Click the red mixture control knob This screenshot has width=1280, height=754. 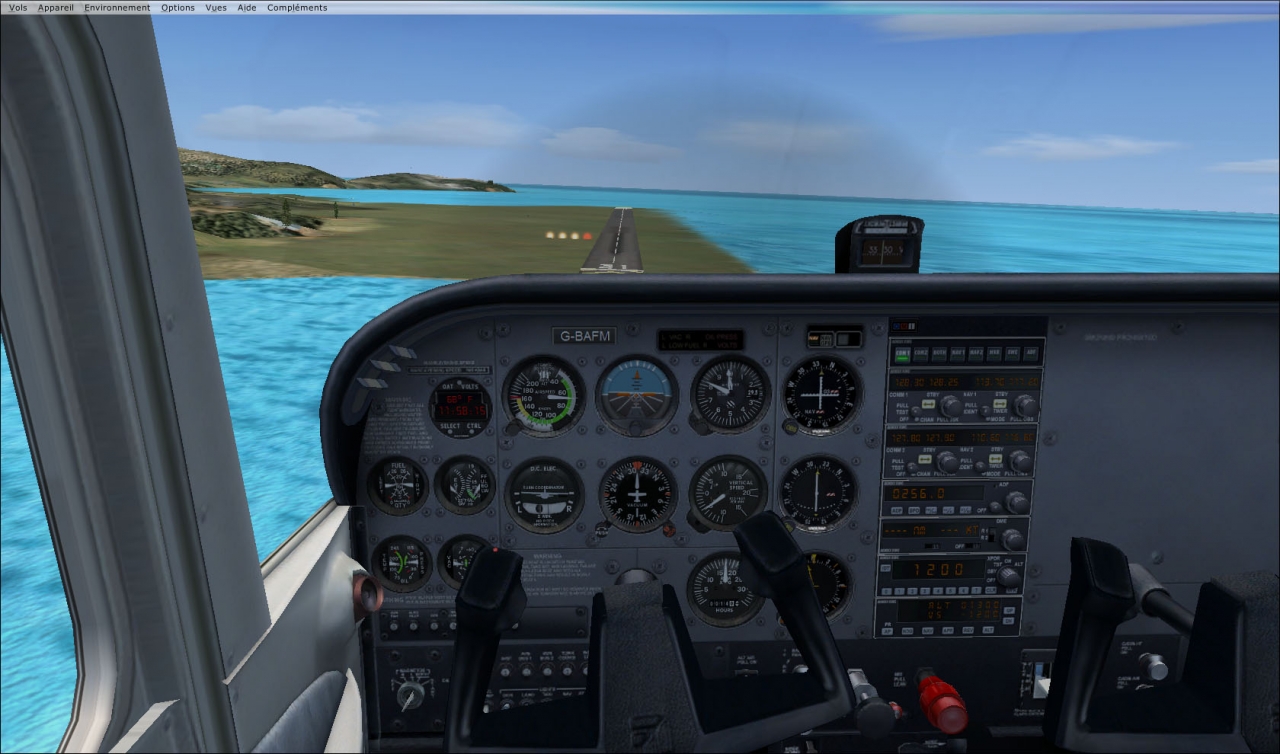(x=942, y=704)
